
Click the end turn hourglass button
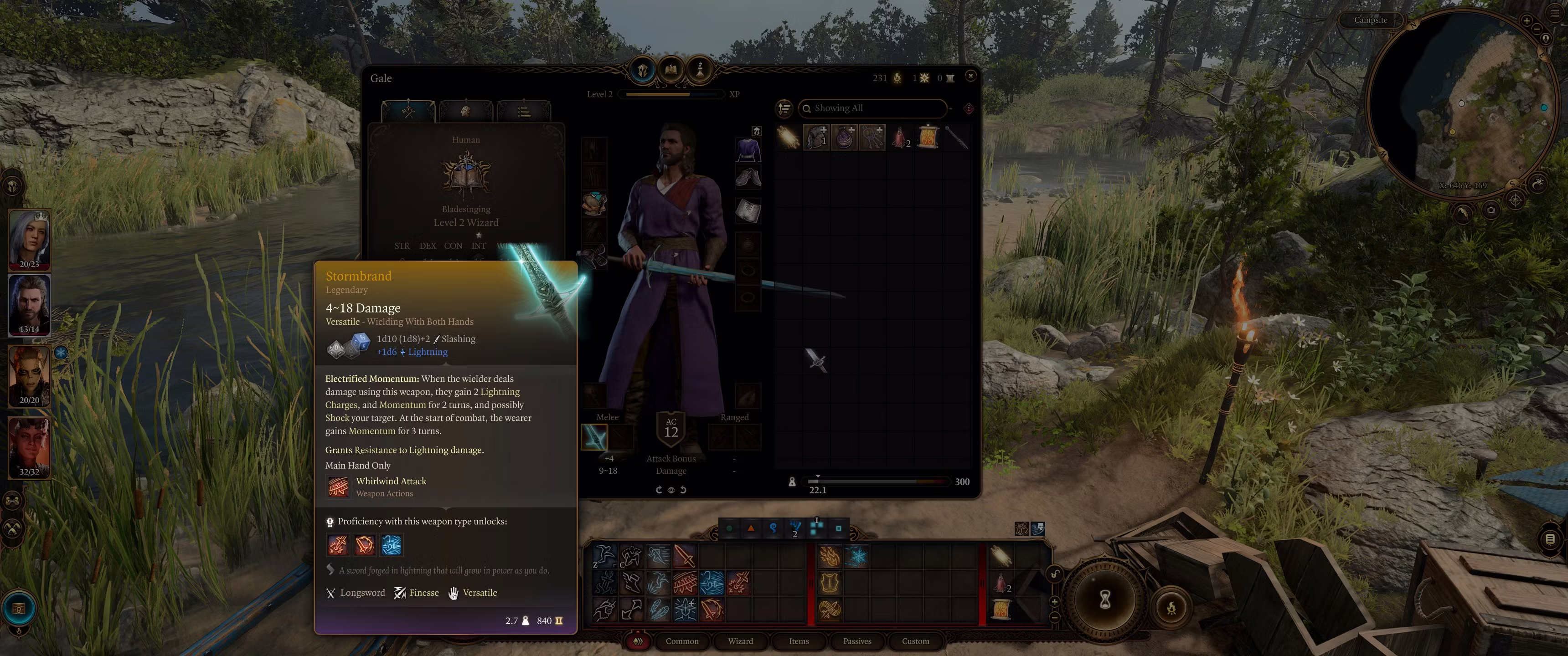coord(1104,600)
